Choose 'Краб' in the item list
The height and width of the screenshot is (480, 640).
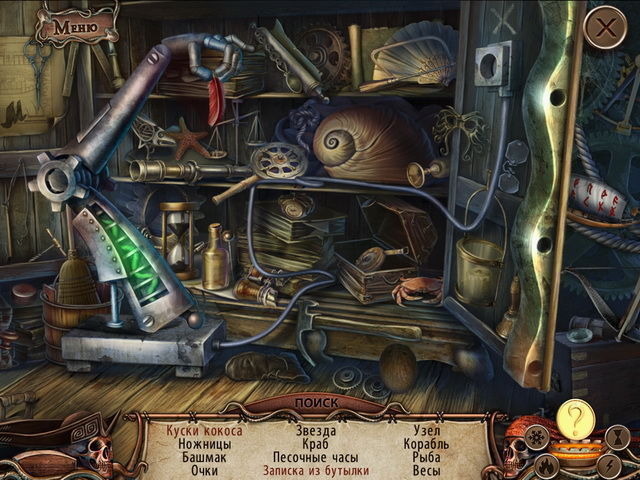pos(316,444)
